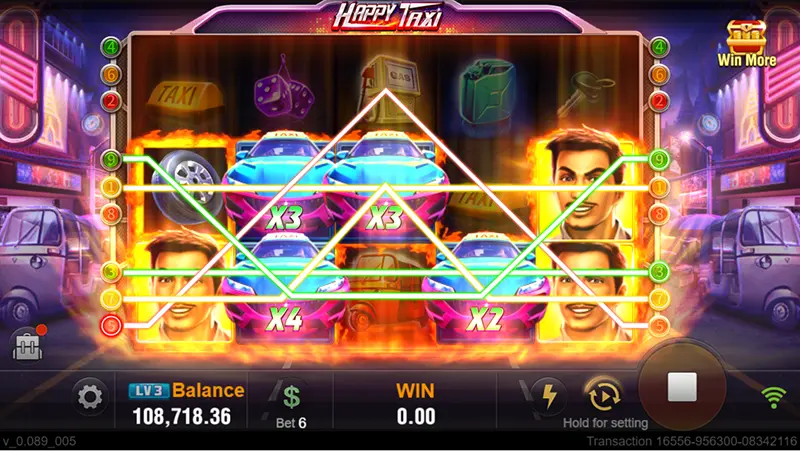Viewport: 800px width, 451px height.
Task: Toggle the lightning turbo spin
Action: point(548,393)
